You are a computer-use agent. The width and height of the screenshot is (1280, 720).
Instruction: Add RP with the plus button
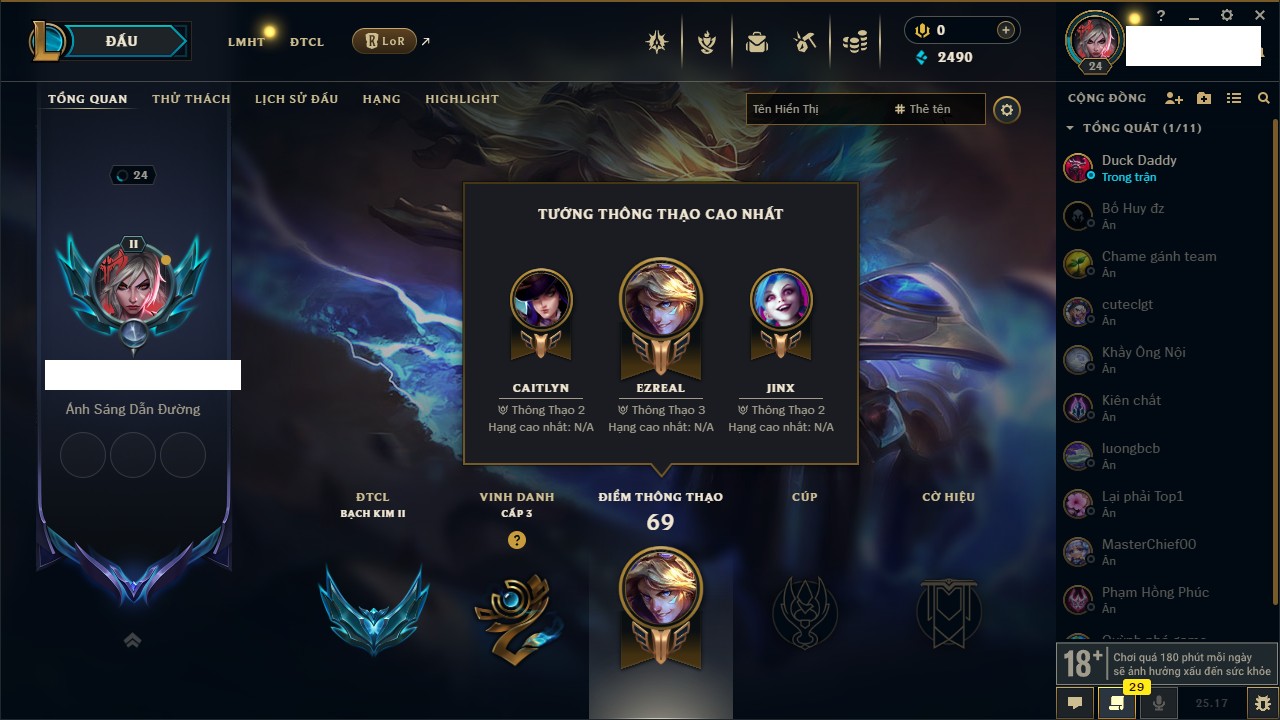(1005, 30)
